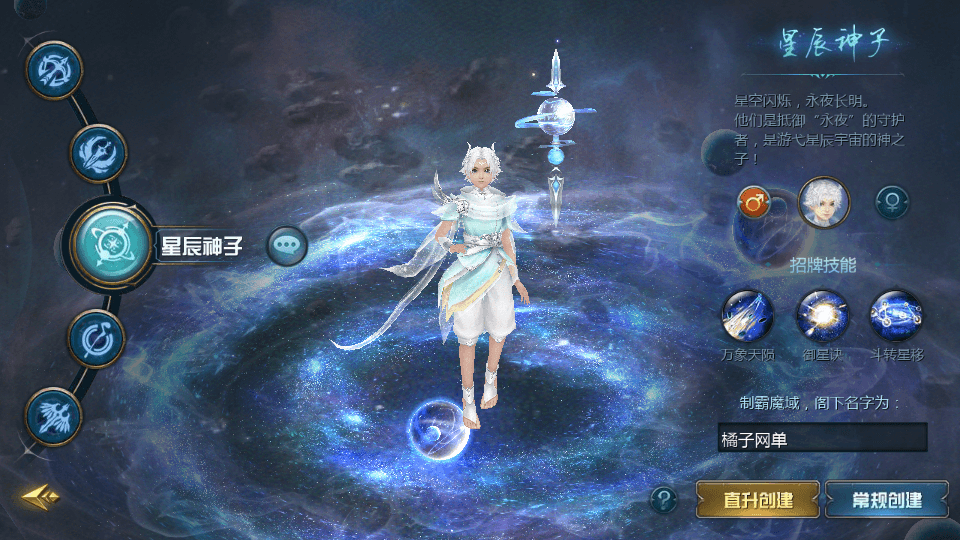The width and height of the screenshot is (960, 540).
Task: Click the 常规创建 button
Action: [x=887, y=499]
